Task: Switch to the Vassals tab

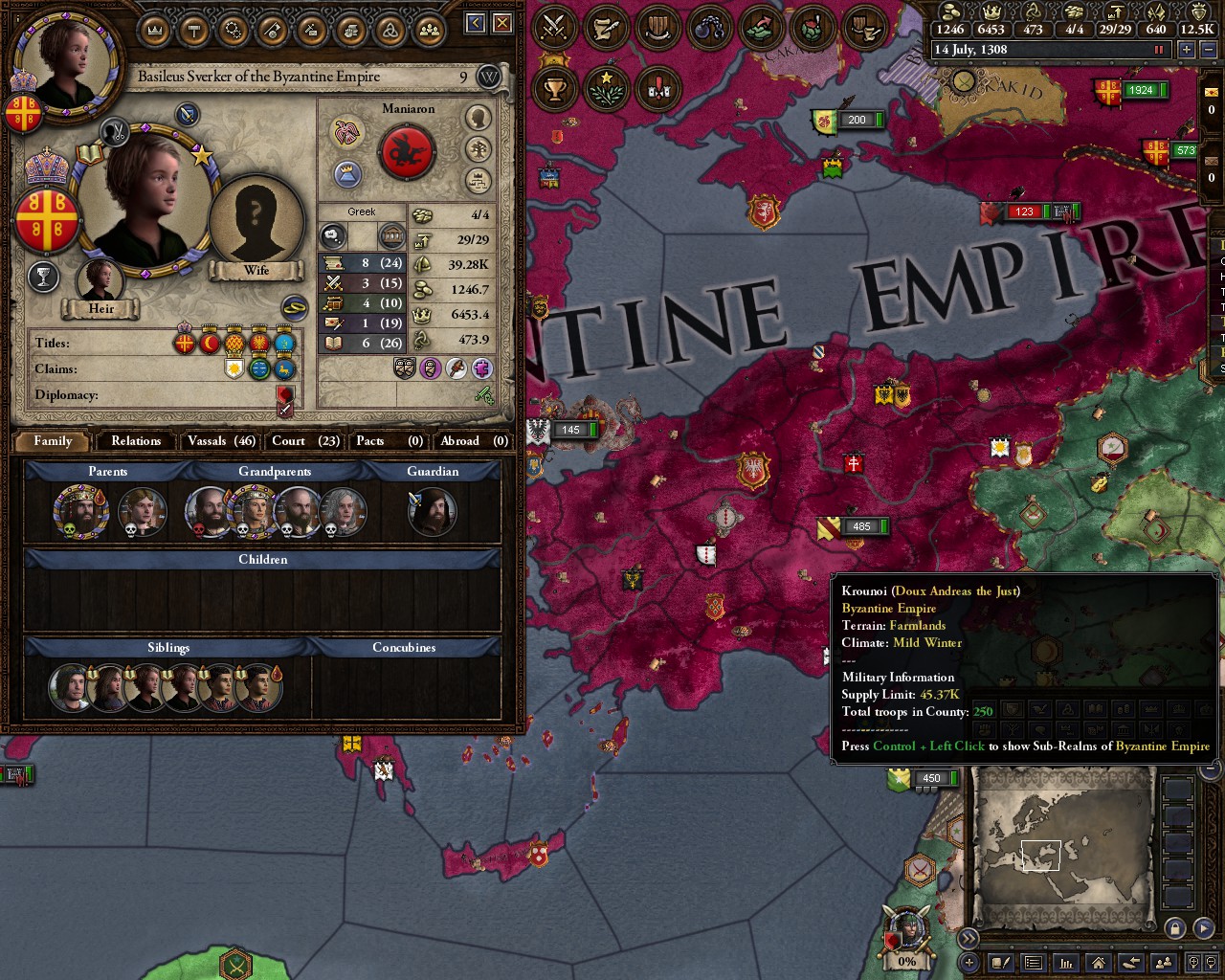Action: point(220,441)
